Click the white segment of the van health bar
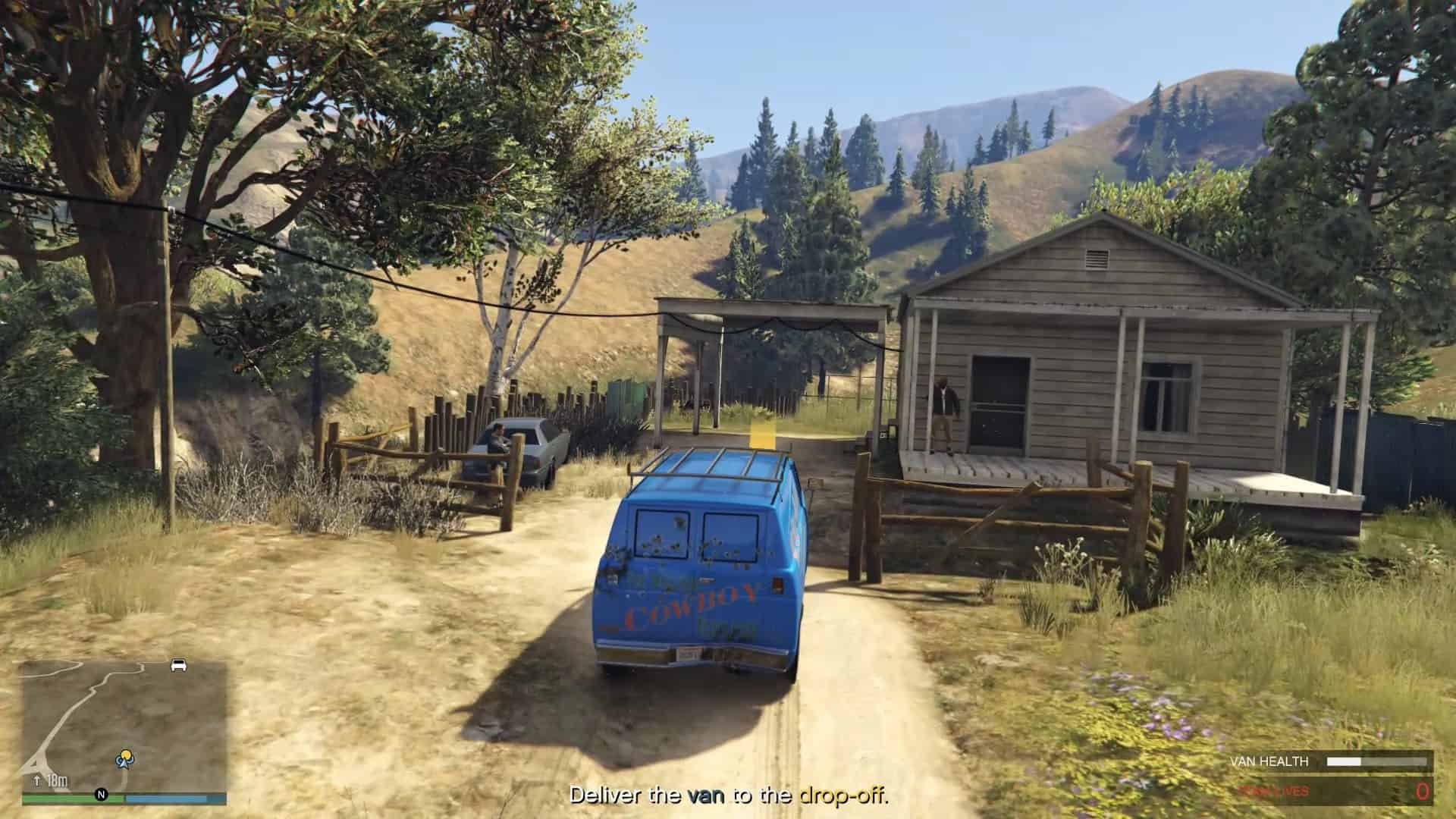The height and width of the screenshot is (819, 1456). coord(1342,762)
